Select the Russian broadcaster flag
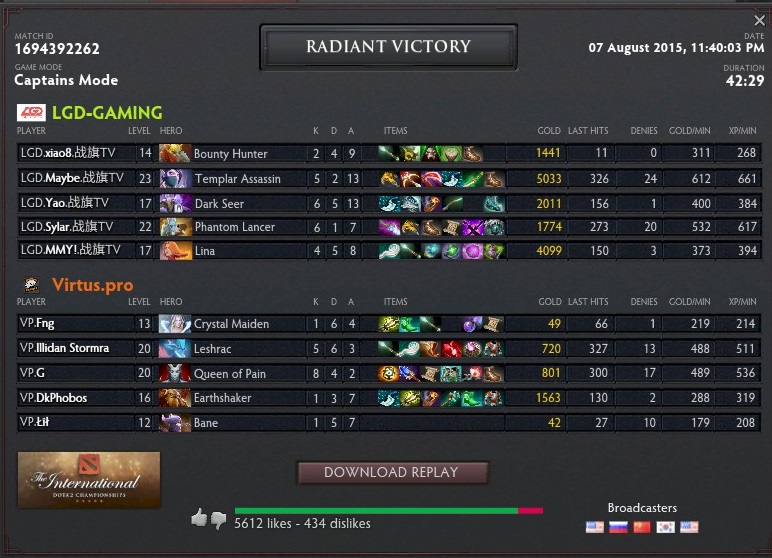The height and width of the screenshot is (558, 772). (x=618, y=526)
